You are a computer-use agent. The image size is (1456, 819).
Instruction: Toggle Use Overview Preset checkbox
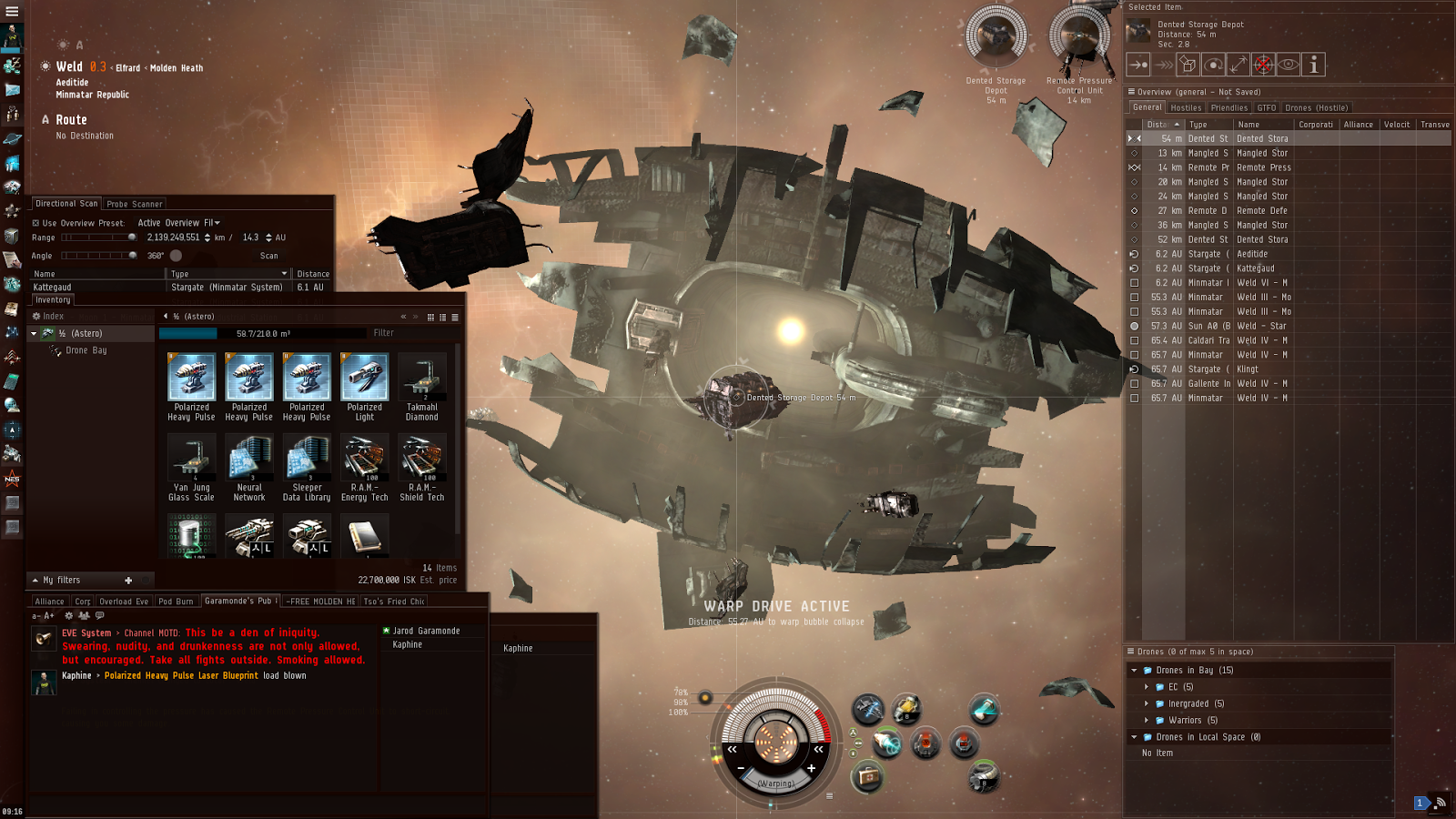[x=36, y=223]
